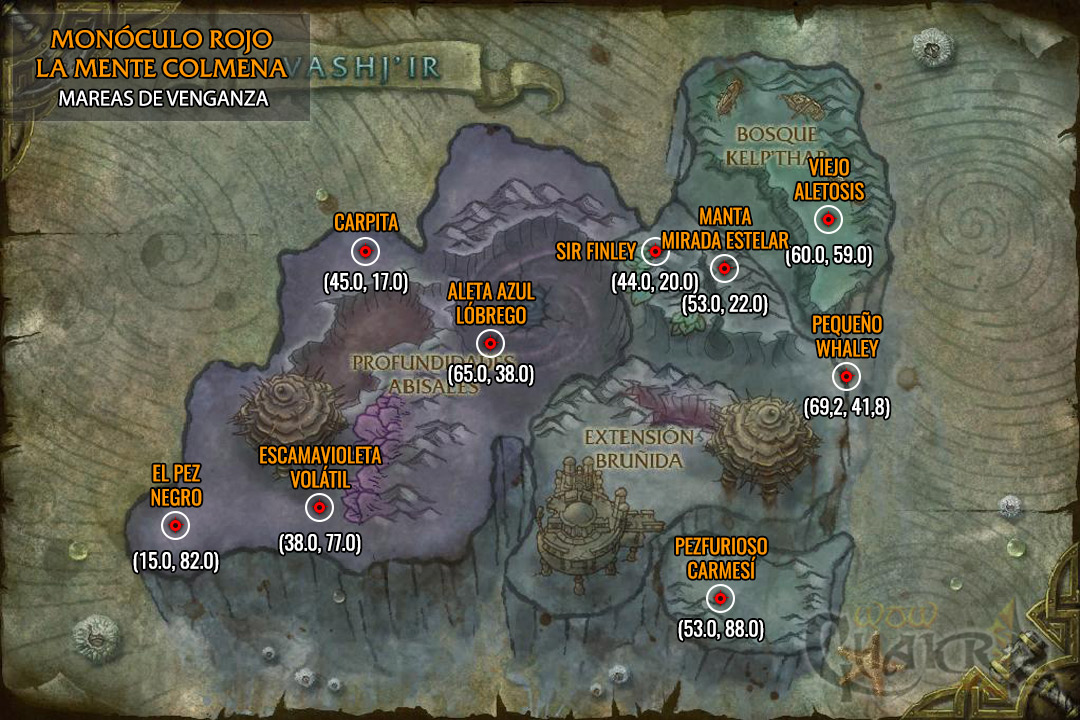Viewport: 1080px width, 720px height.
Task: Select the Pezfurioso Carmesí marker
Action: (x=719, y=598)
